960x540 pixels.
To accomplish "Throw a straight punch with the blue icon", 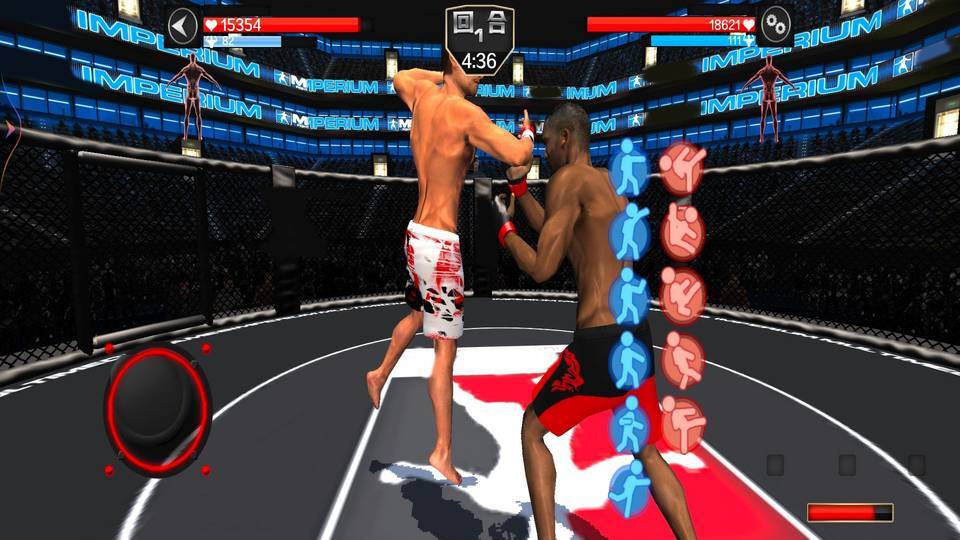I will (x=630, y=167).
